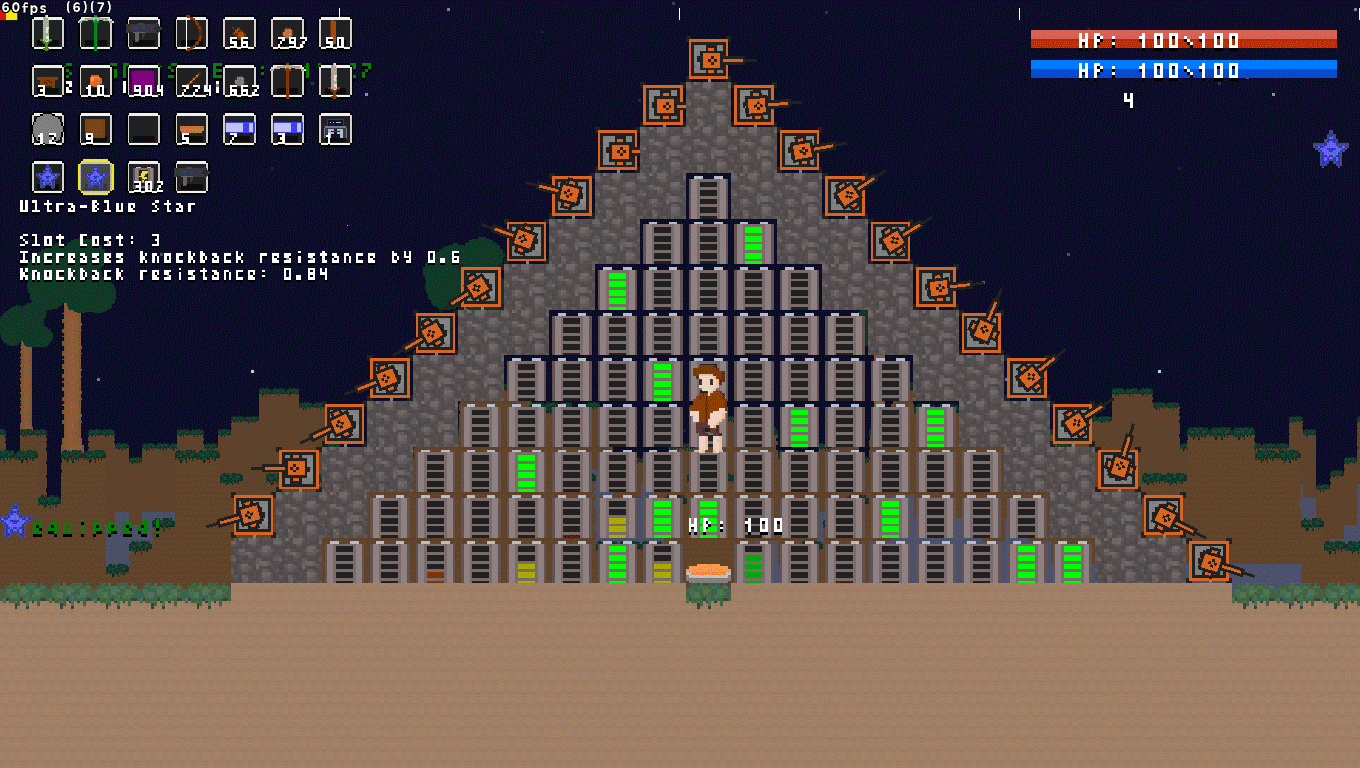The height and width of the screenshot is (768, 1360).
Task: Select the lightning battery stack of 302
Action: click(144, 177)
